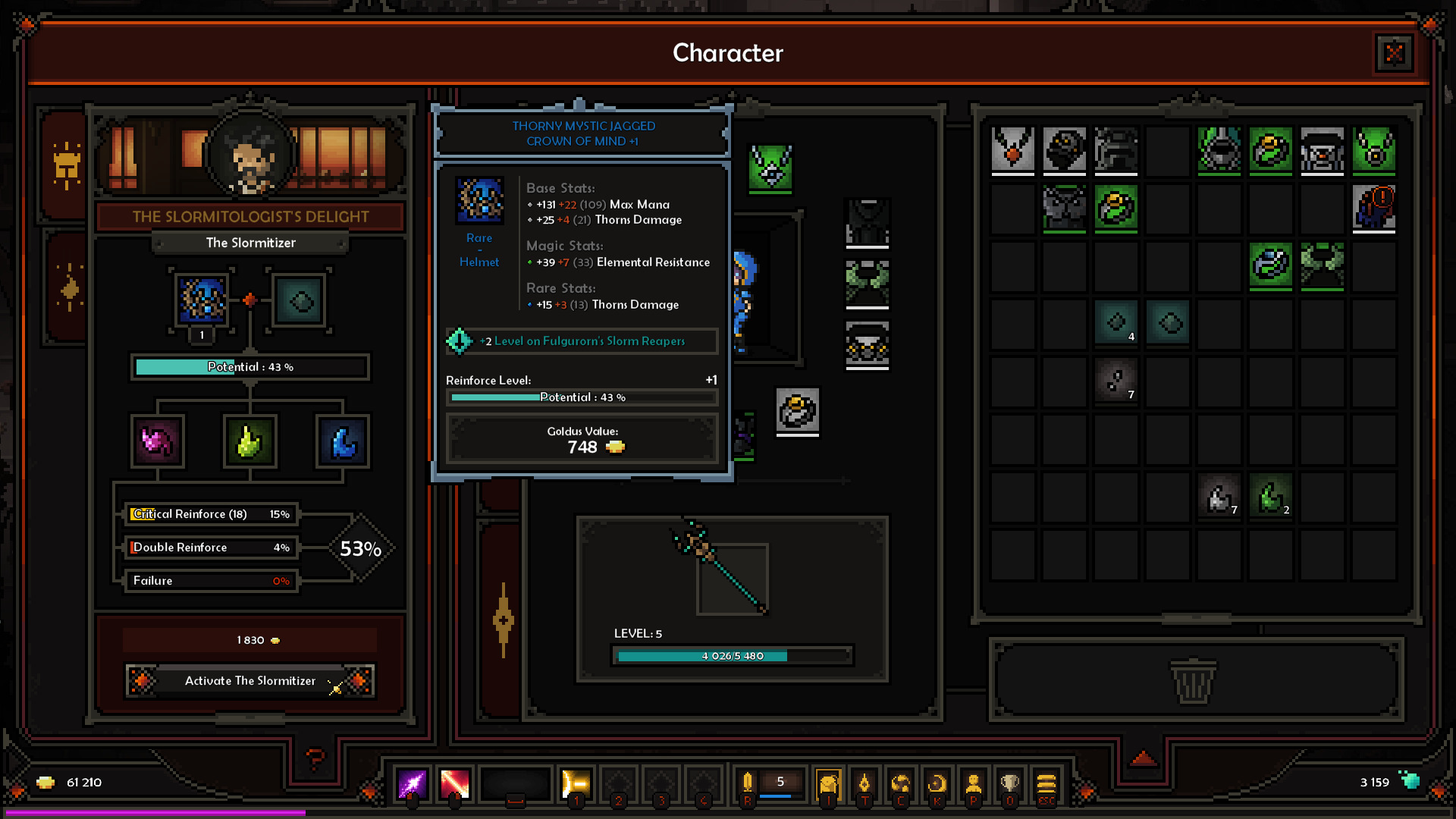Click the Activate The Slormitizer button
The width and height of the screenshot is (1456, 819).
pyautogui.click(x=249, y=681)
